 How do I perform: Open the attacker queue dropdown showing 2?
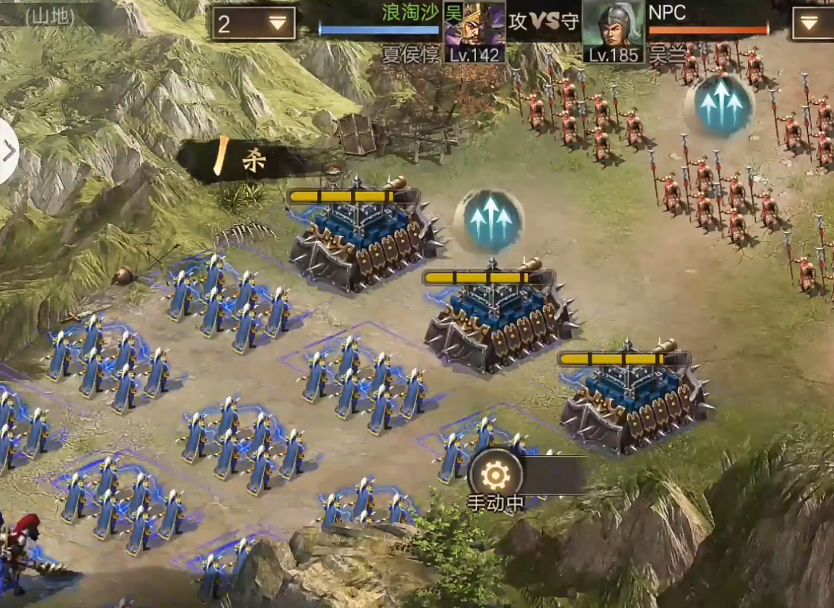click(254, 23)
